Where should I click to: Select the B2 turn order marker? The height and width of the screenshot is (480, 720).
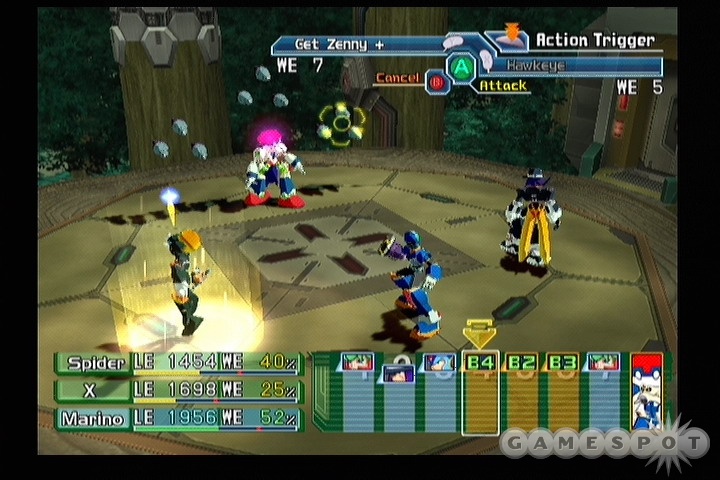click(x=521, y=362)
